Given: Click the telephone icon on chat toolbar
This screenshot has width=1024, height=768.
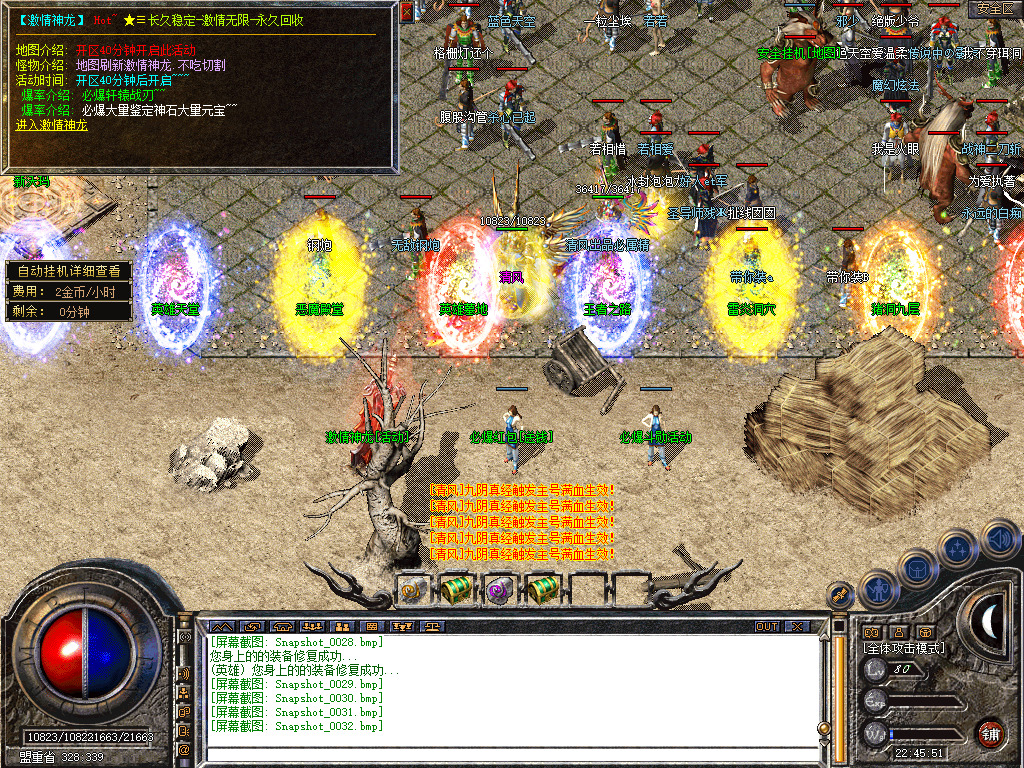Looking at the screenshot, I should 281,627.
